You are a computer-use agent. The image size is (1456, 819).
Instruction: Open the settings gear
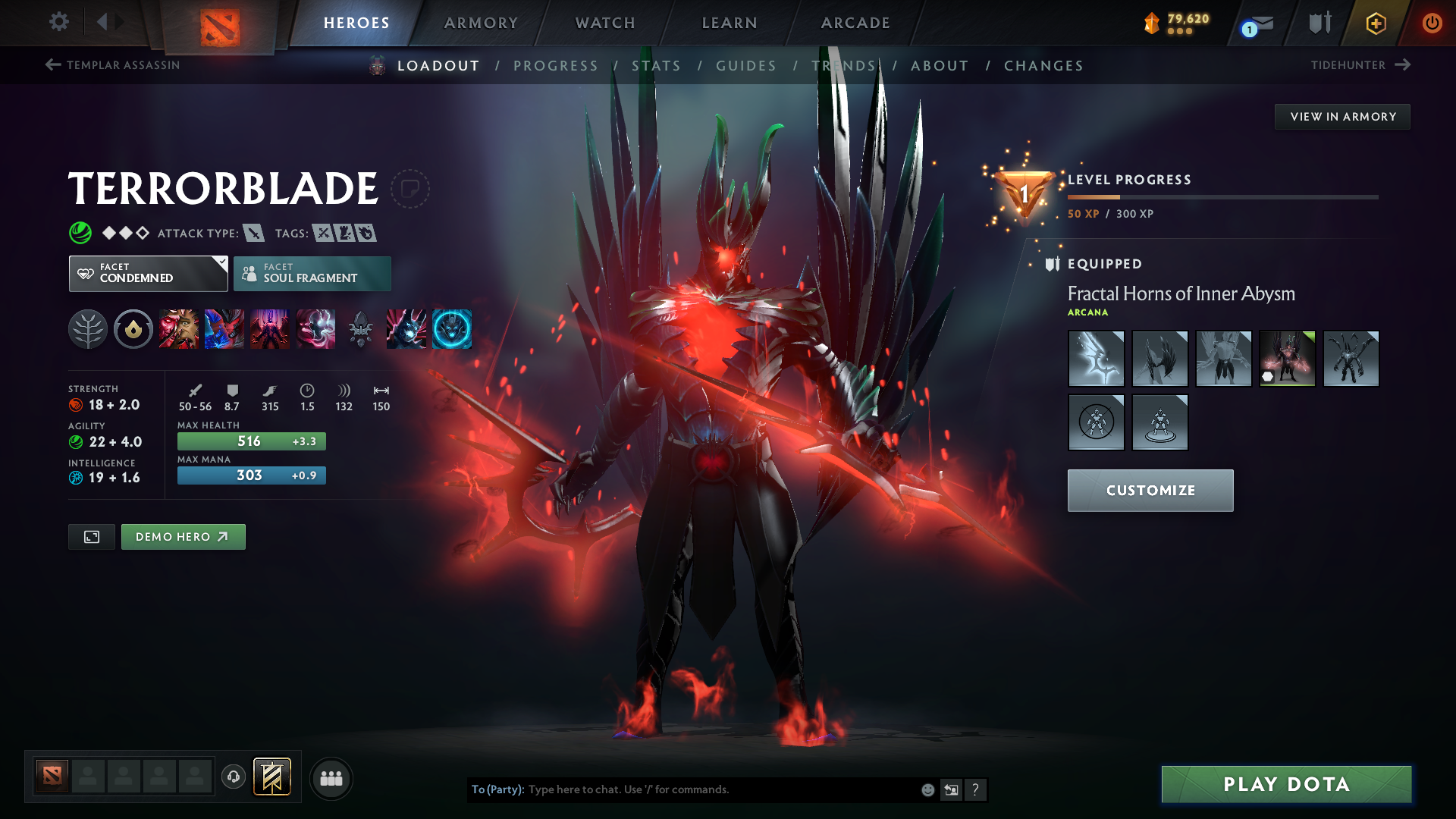tap(58, 22)
